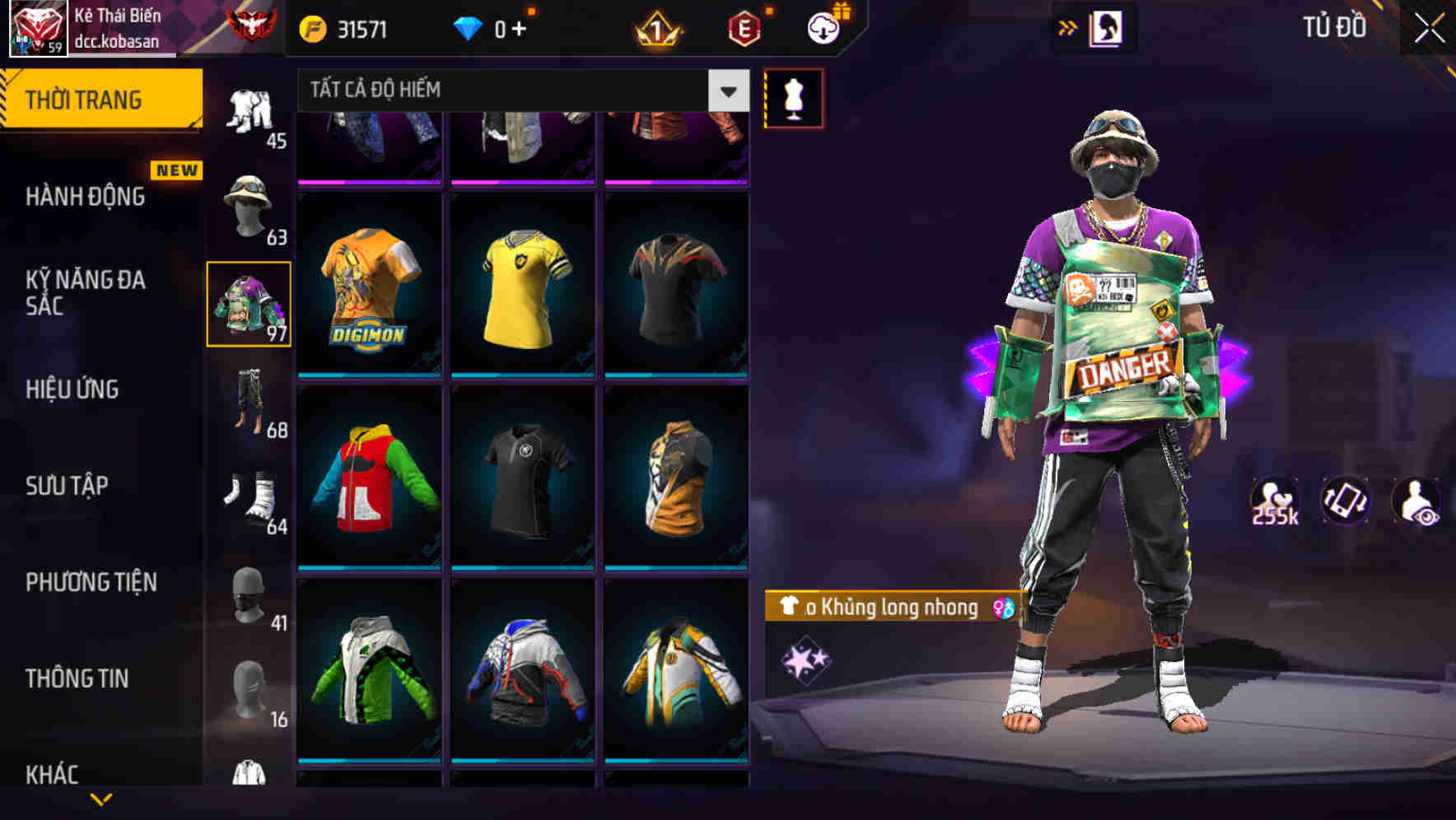
Task: Expand the chevron below KHÁC category
Action: 100,798
